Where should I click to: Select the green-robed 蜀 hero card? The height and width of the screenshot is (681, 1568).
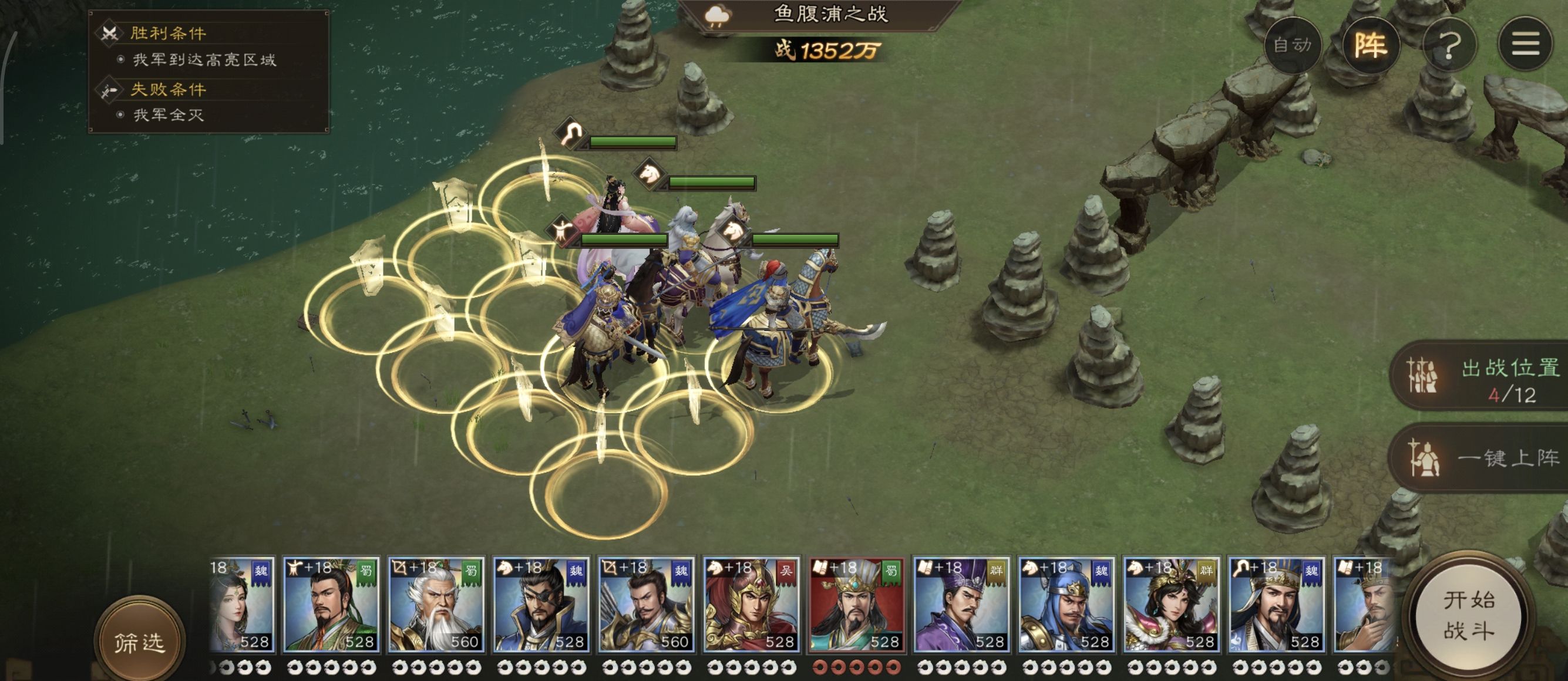[331, 604]
